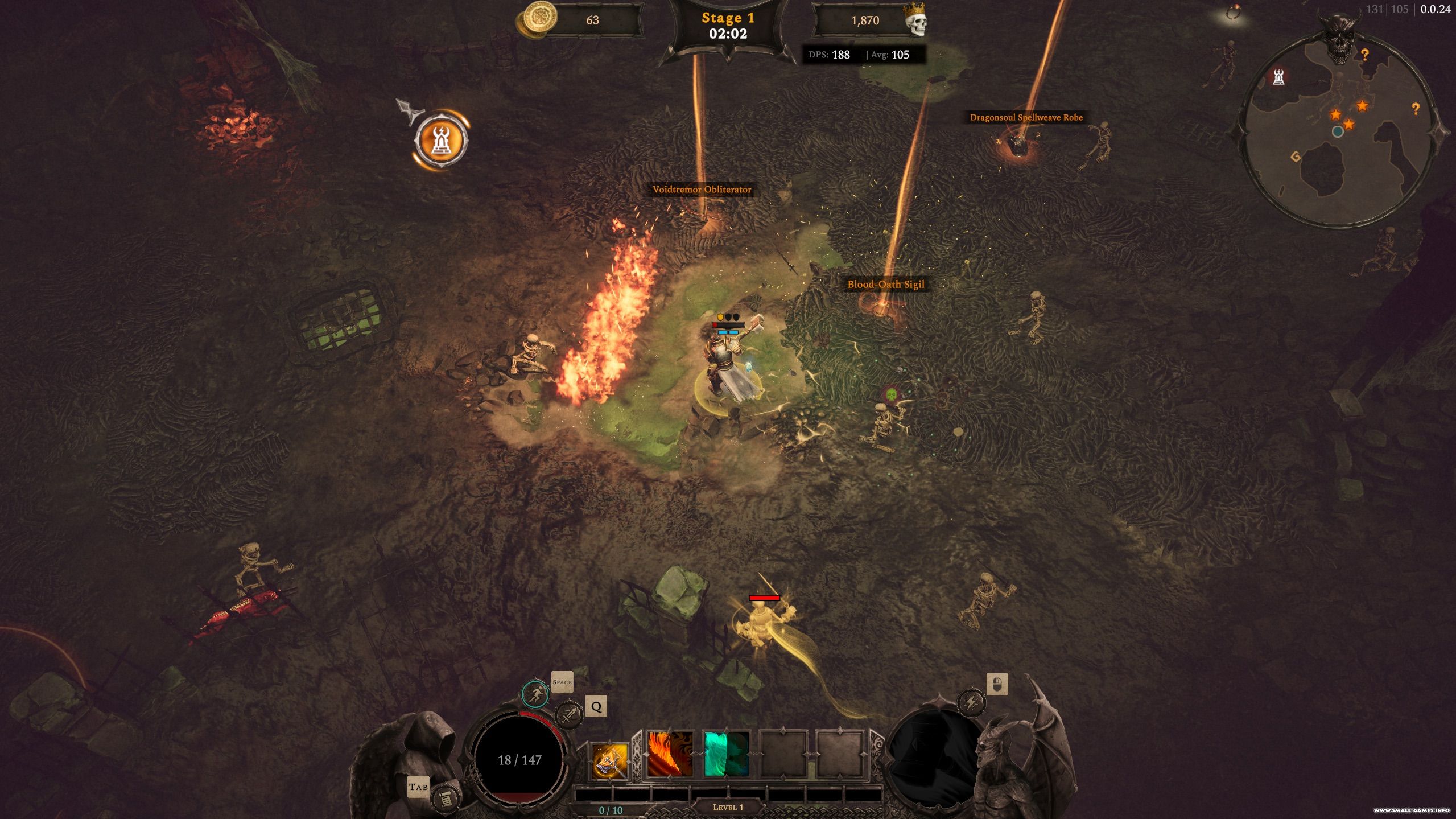Pick up the Voidtremor Obliterator label
Screen dimensions: 1456x819
[702, 190]
